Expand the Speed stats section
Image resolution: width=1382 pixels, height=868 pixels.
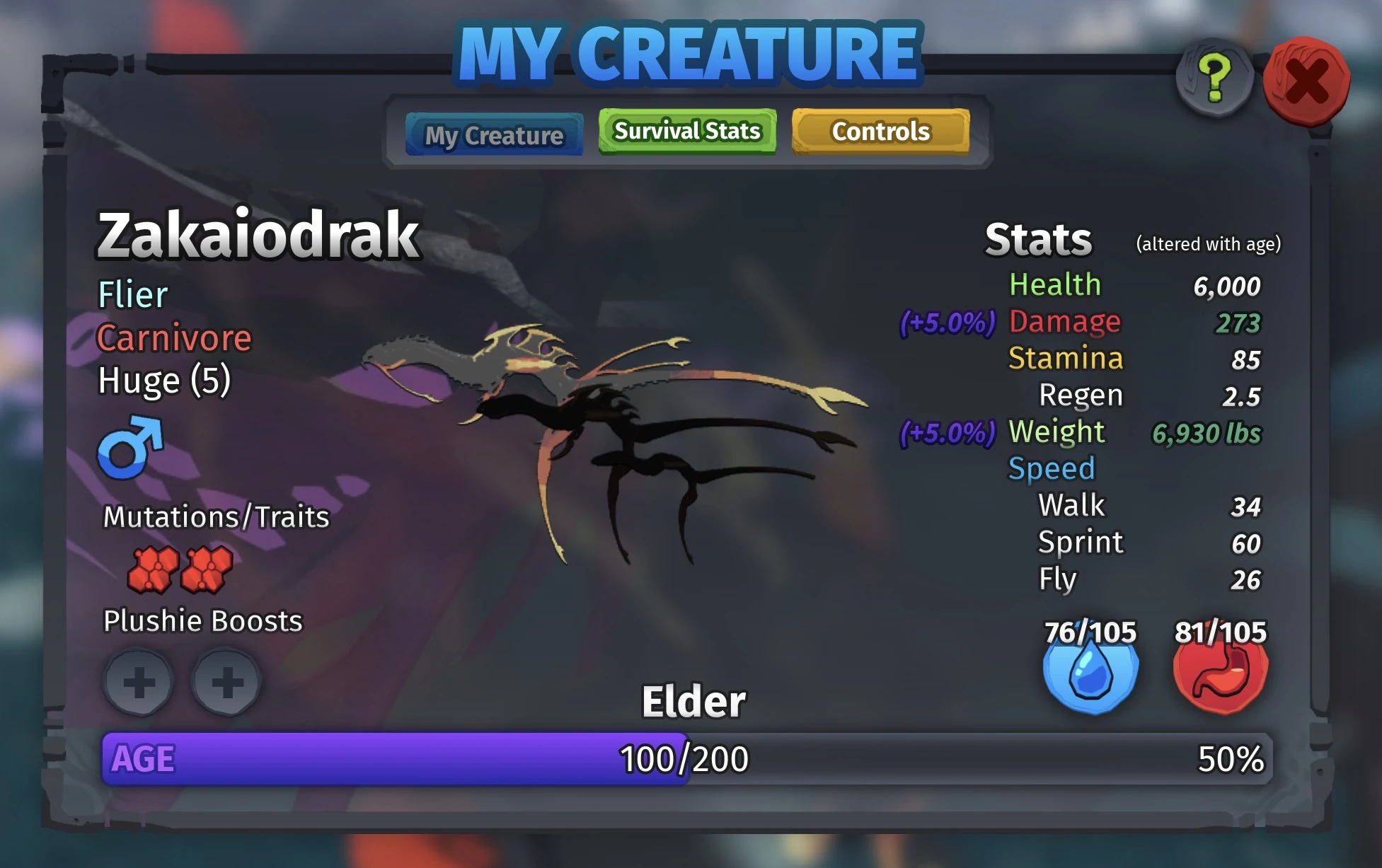[x=1050, y=468]
